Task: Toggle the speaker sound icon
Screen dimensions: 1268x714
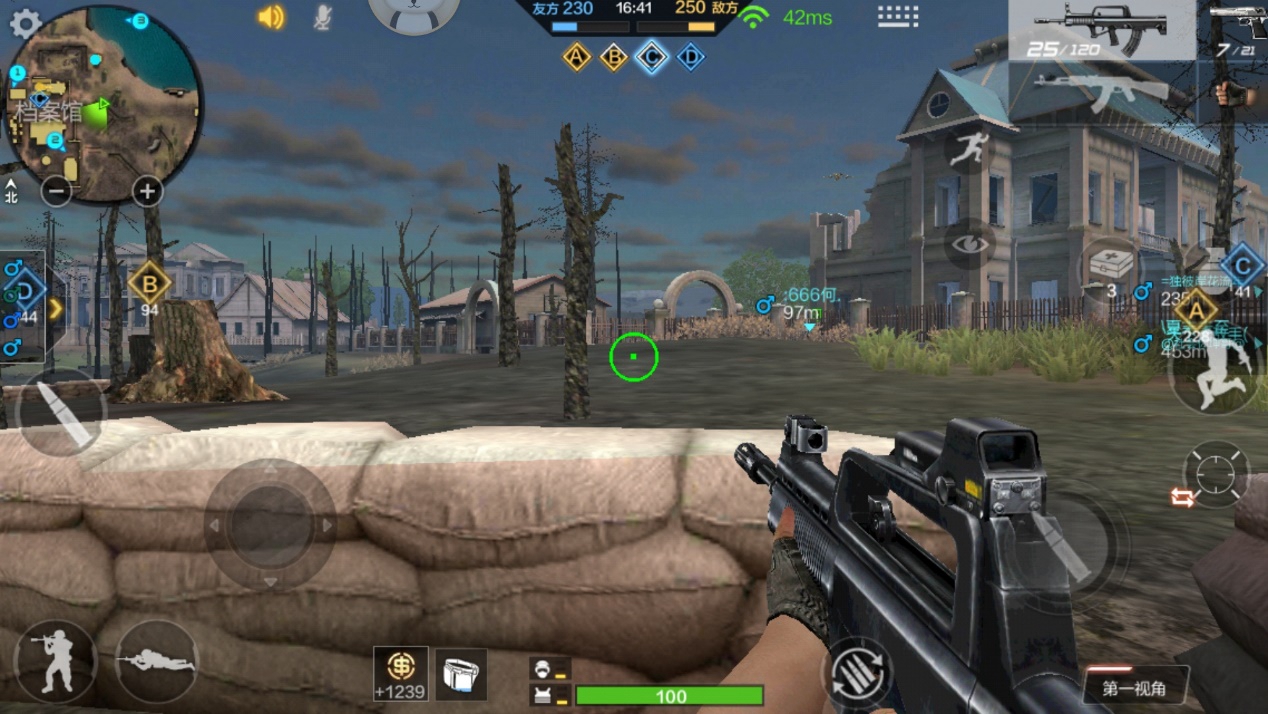Action: (271, 17)
